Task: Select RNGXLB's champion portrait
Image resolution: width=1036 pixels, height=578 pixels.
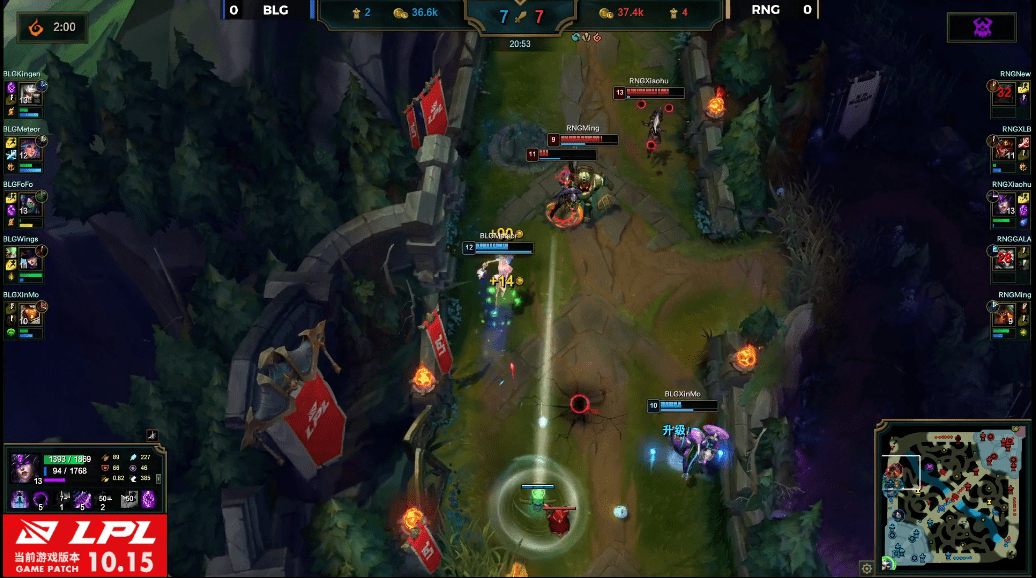Action: [1003, 149]
